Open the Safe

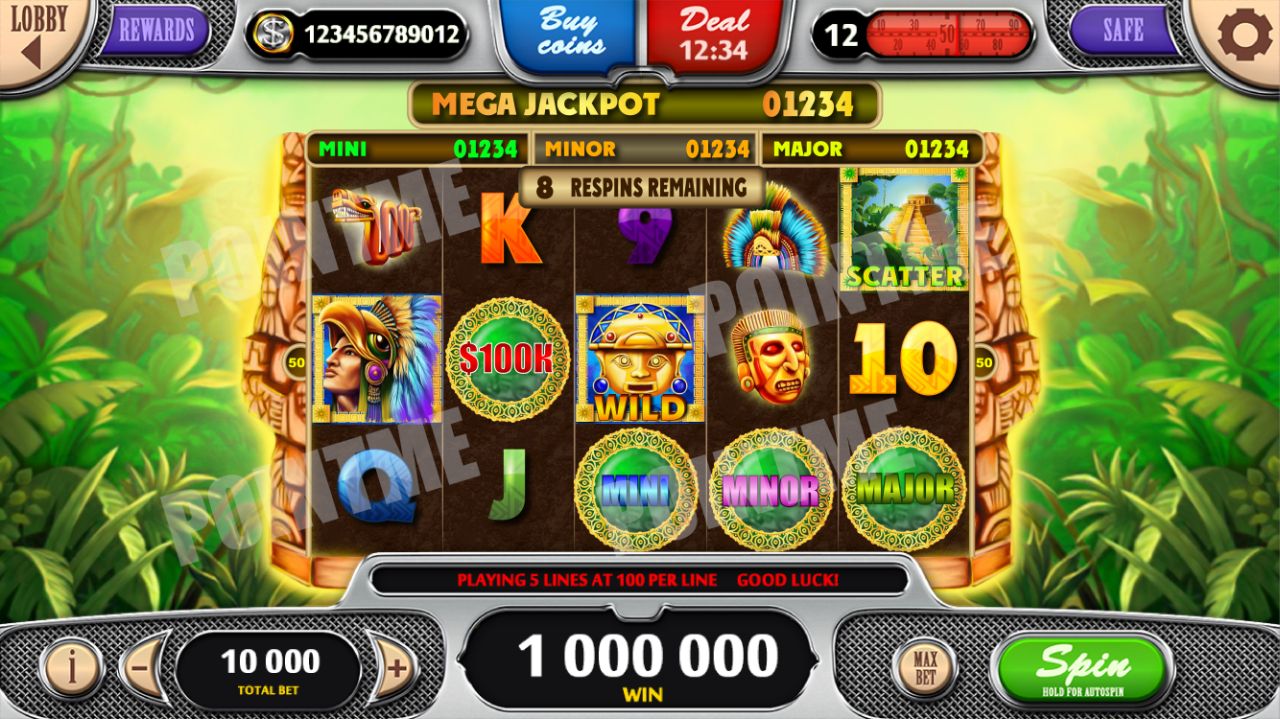[x=1122, y=31]
